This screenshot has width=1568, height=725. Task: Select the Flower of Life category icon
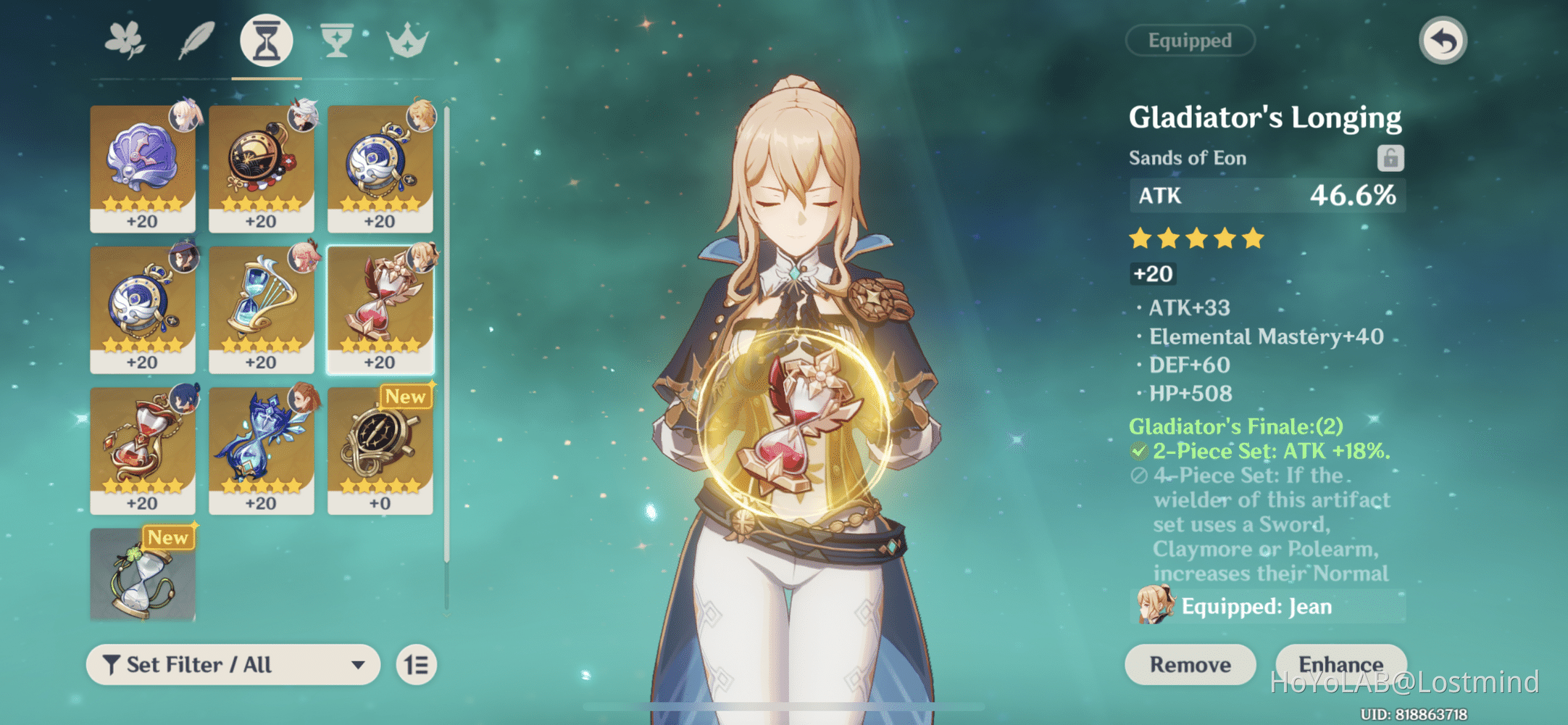(x=125, y=40)
